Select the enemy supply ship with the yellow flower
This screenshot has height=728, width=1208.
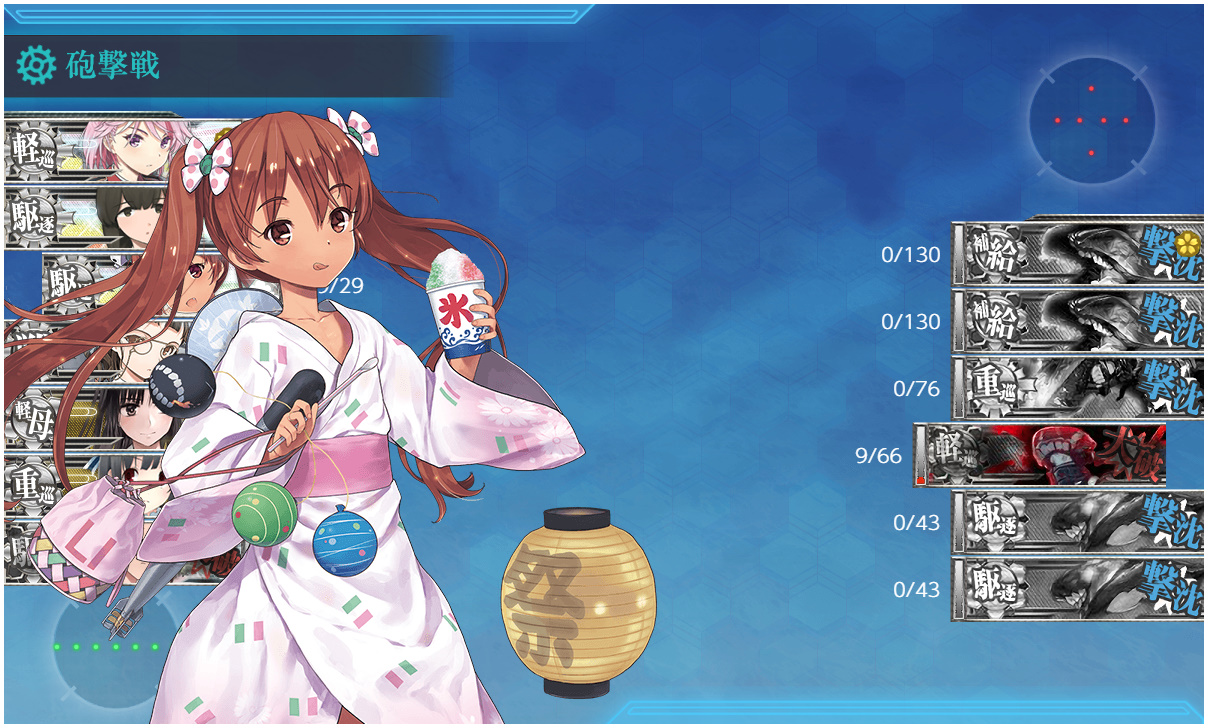coord(1077,254)
